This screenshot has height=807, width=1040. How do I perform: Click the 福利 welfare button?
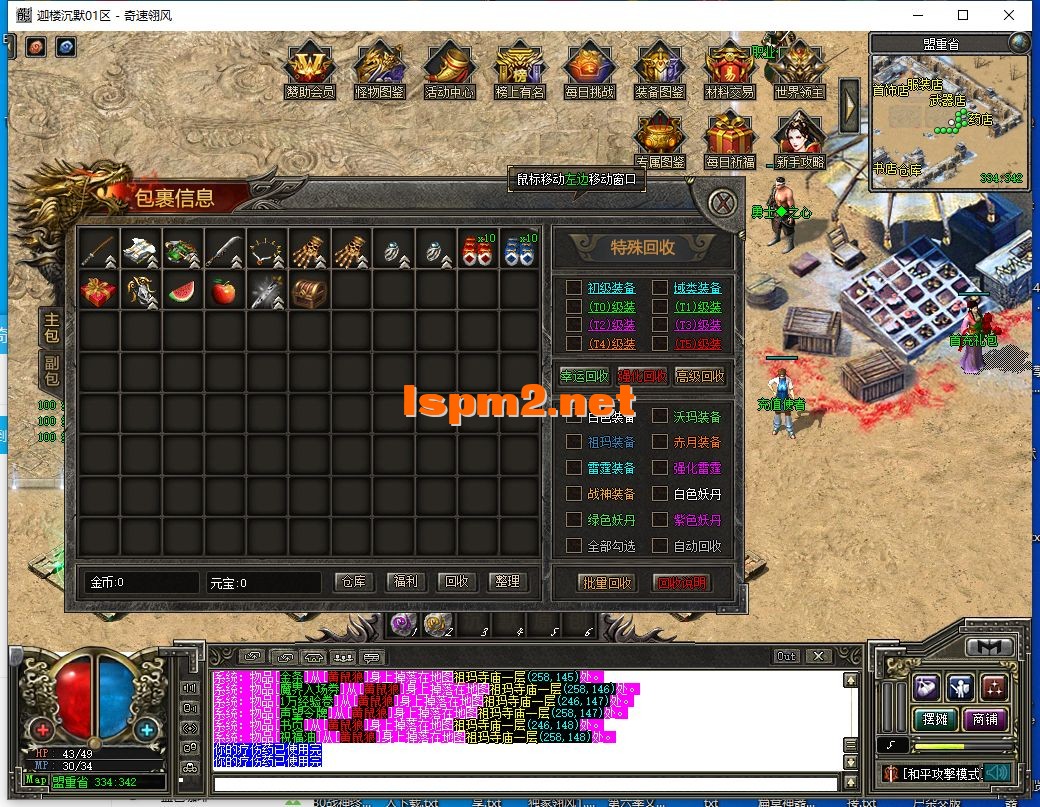(x=405, y=582)
